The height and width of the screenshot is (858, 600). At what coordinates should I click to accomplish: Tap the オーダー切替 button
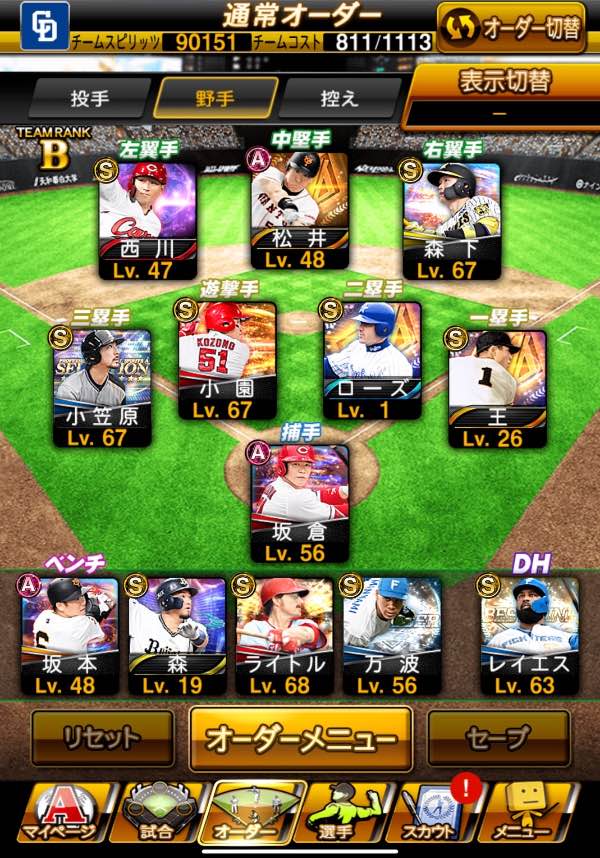coord(510,27)
